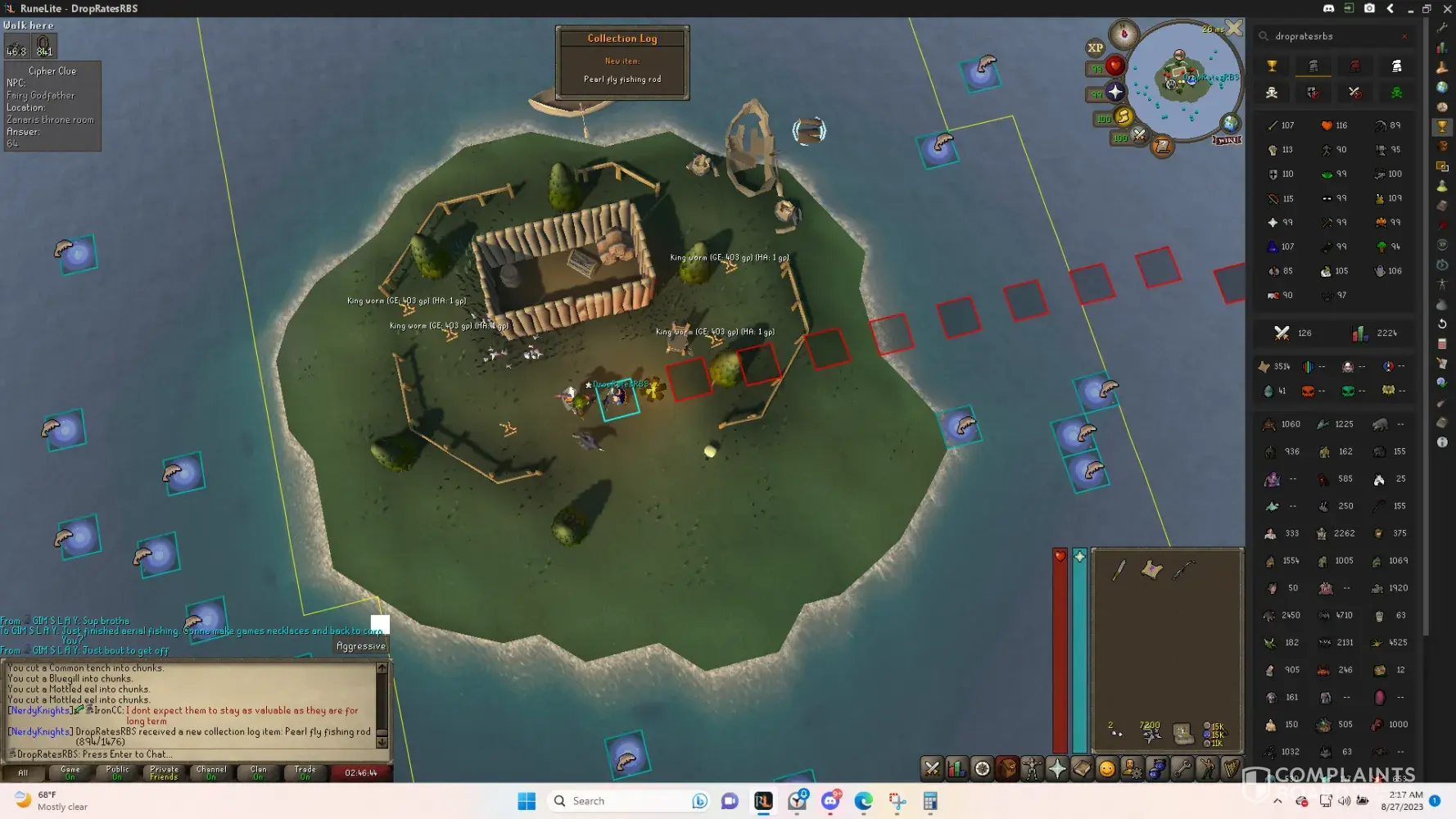This screenshot has height=819, width=1456.
Task: Open the Combat Options tab
Action: coord(932,768)
